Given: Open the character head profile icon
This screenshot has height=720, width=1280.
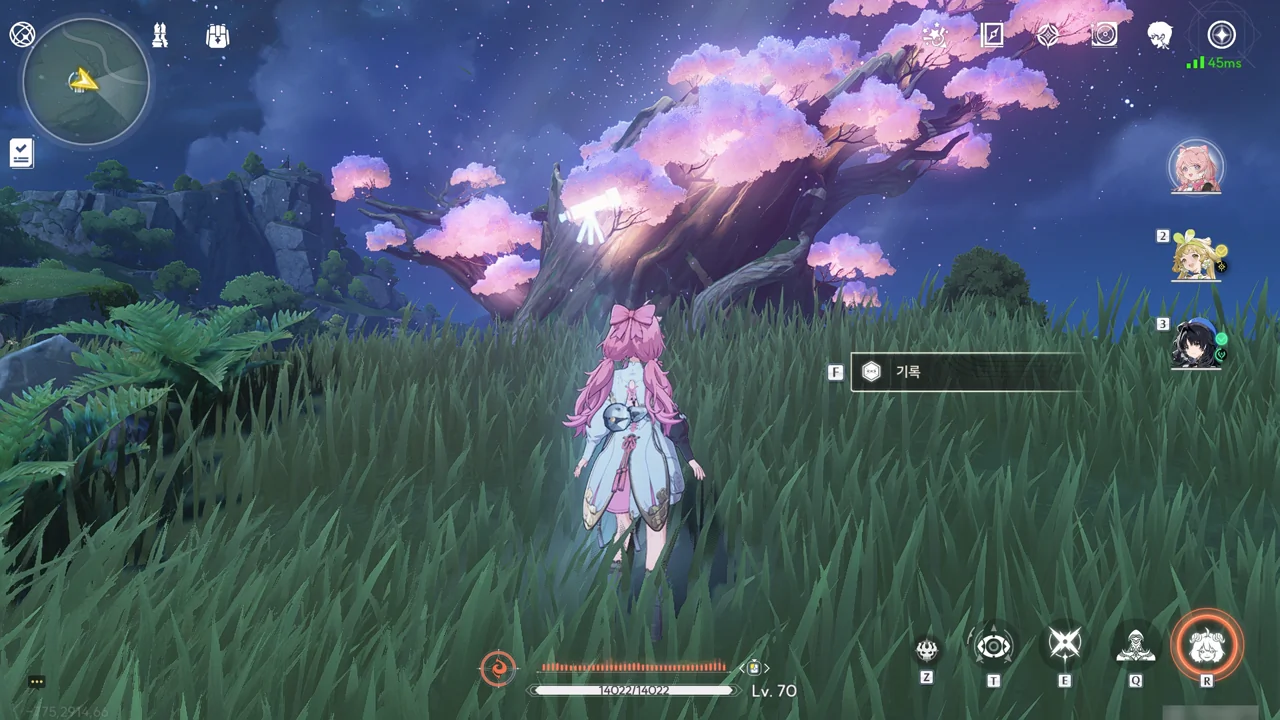Looking at the screenshot, I should (x=1160, y=36).
